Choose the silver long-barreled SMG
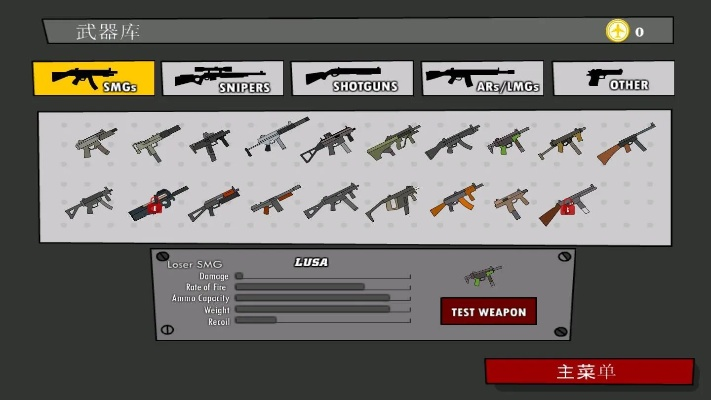Image resolution: width=711 pixels, height=400 pixels. (x=275, y=137)
